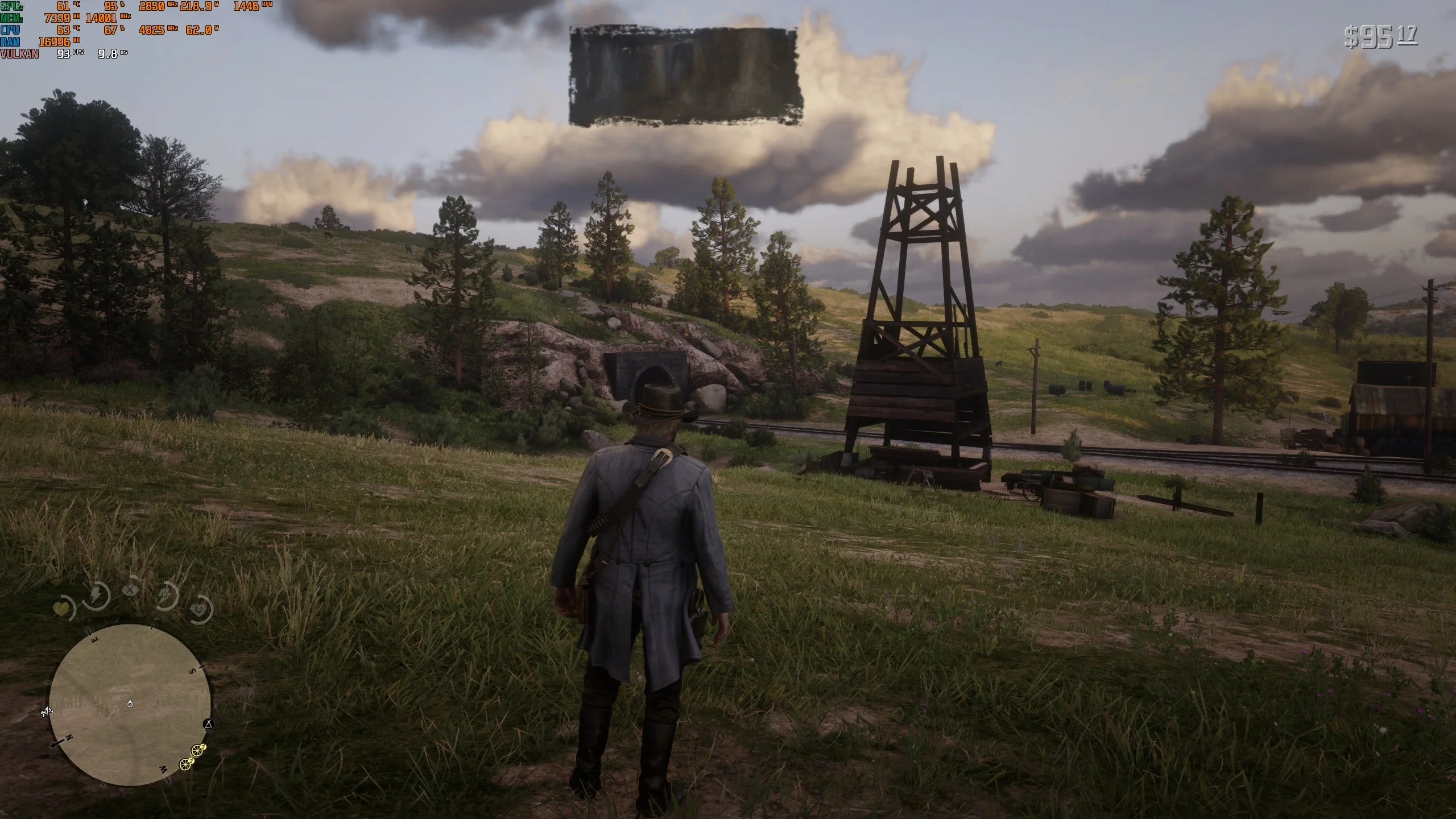1456x819 pixels.
Task: Click the lightning bolt stamina core
Action: 97,595
